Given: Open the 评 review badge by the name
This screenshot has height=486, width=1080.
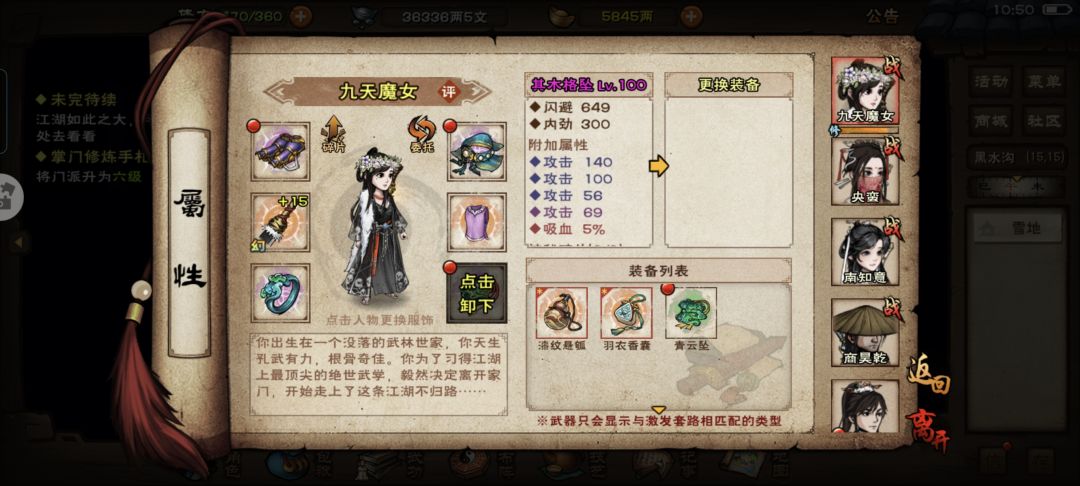Looking at the screenshot, I should 449,91.
